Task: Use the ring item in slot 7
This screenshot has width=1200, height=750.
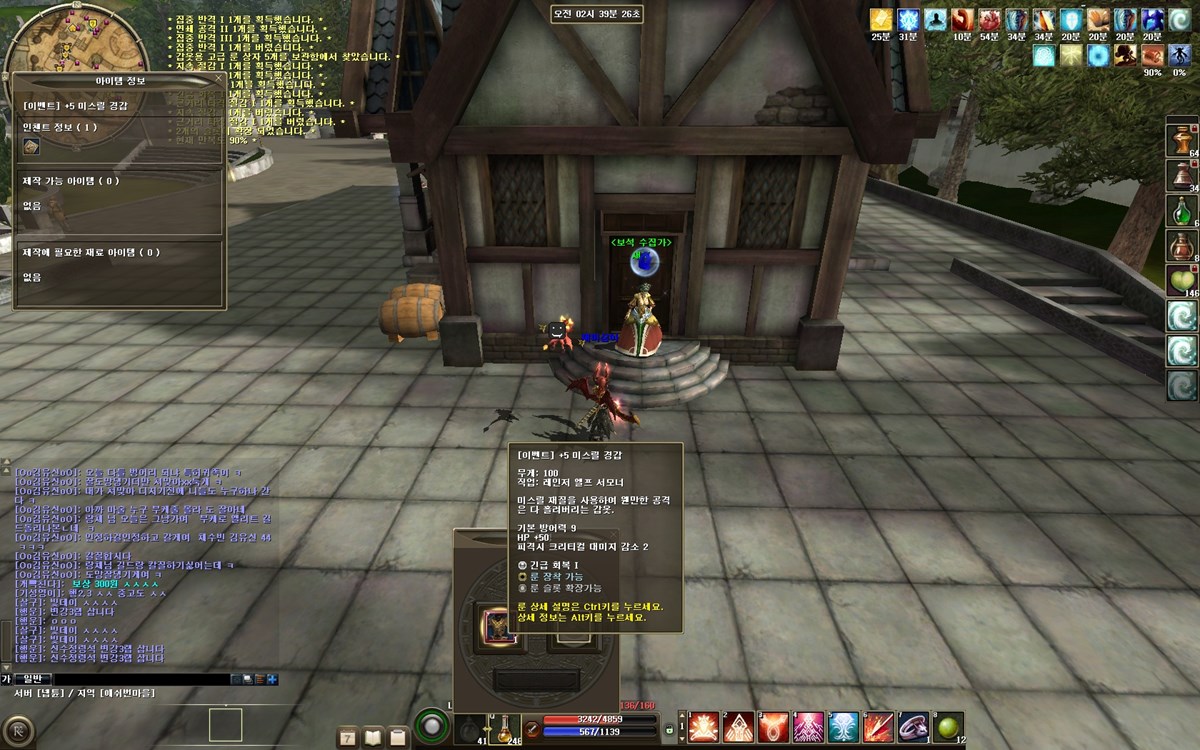Action: 913,727
